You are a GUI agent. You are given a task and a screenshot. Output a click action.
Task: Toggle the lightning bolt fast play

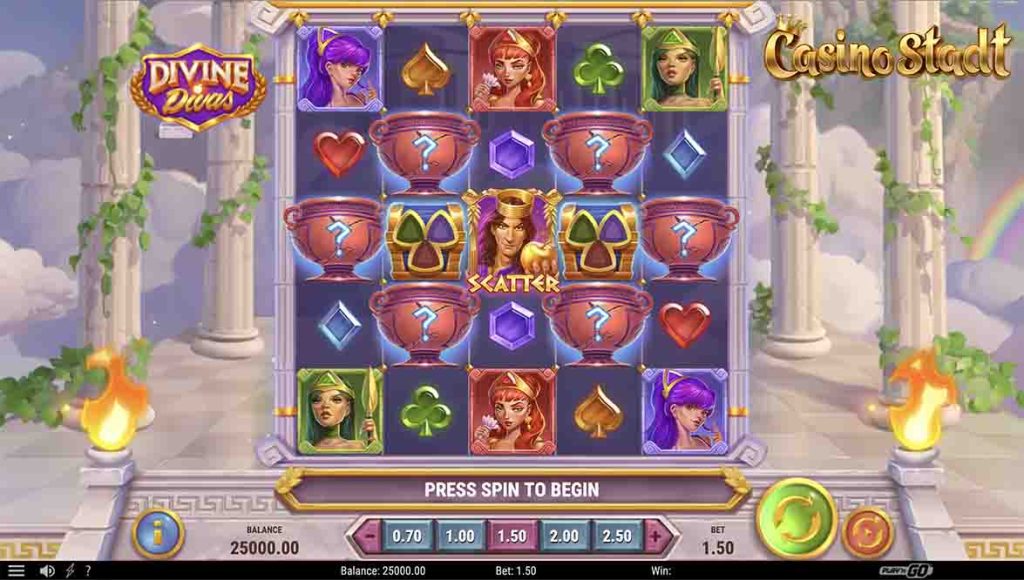click(x=69, y=571)
